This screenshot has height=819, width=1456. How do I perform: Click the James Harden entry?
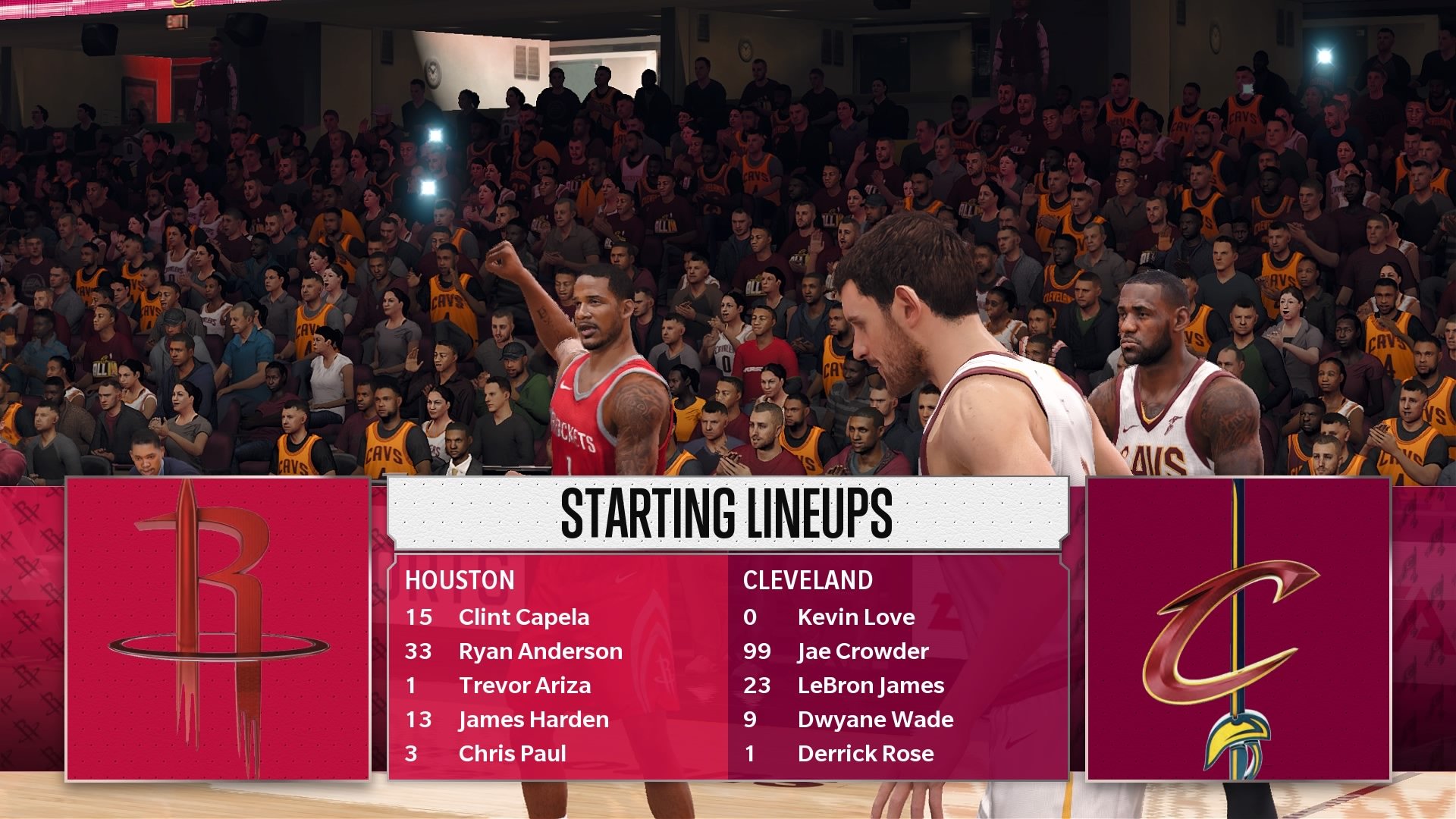pyautogui.click(x=533, y=720)
